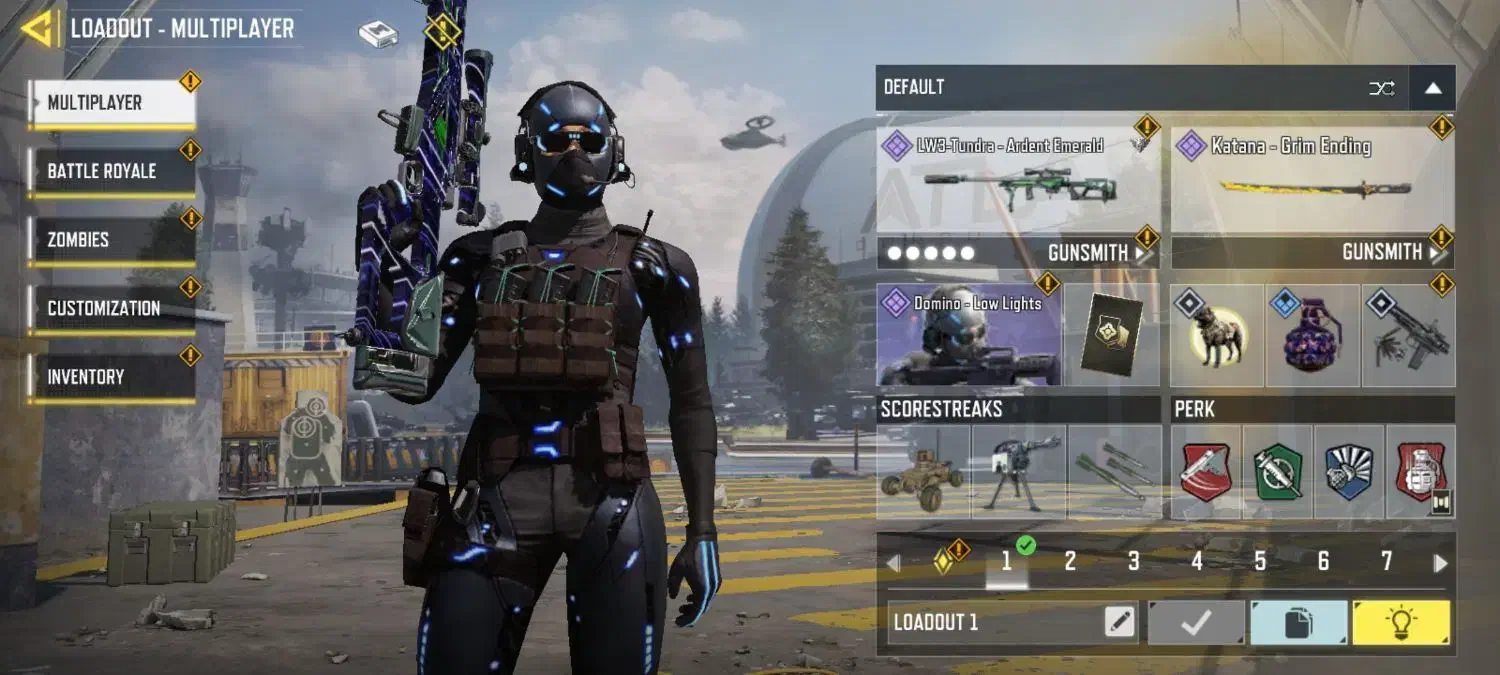The image size is (1500, 675).
Task: Open the Inventory tab
Action: 111,377
